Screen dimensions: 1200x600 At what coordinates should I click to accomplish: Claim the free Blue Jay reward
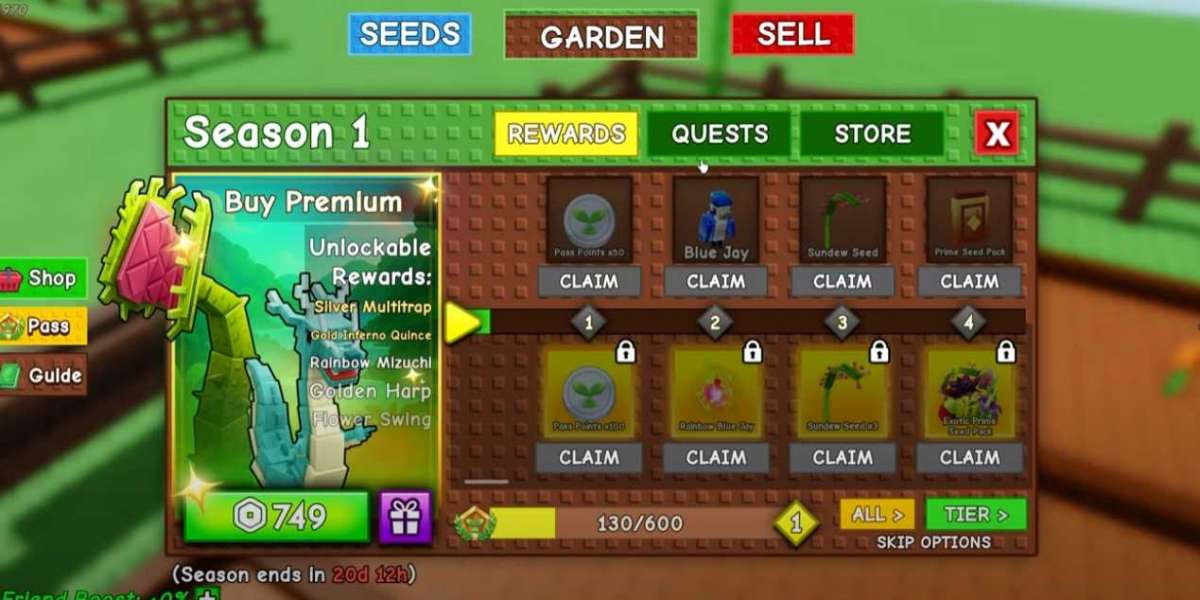click(x=716, y=282)
